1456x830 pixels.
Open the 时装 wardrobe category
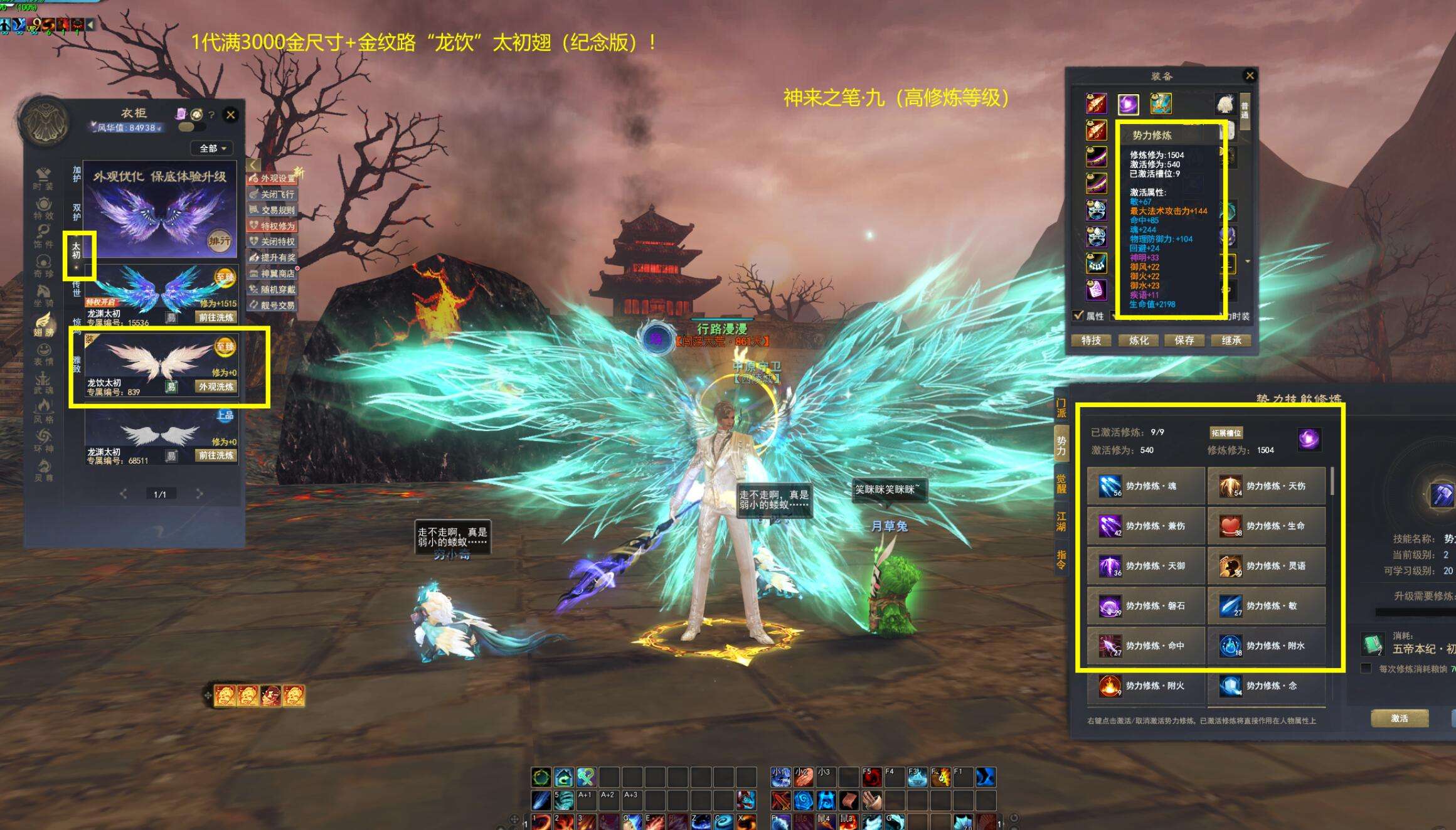point(43,179)
